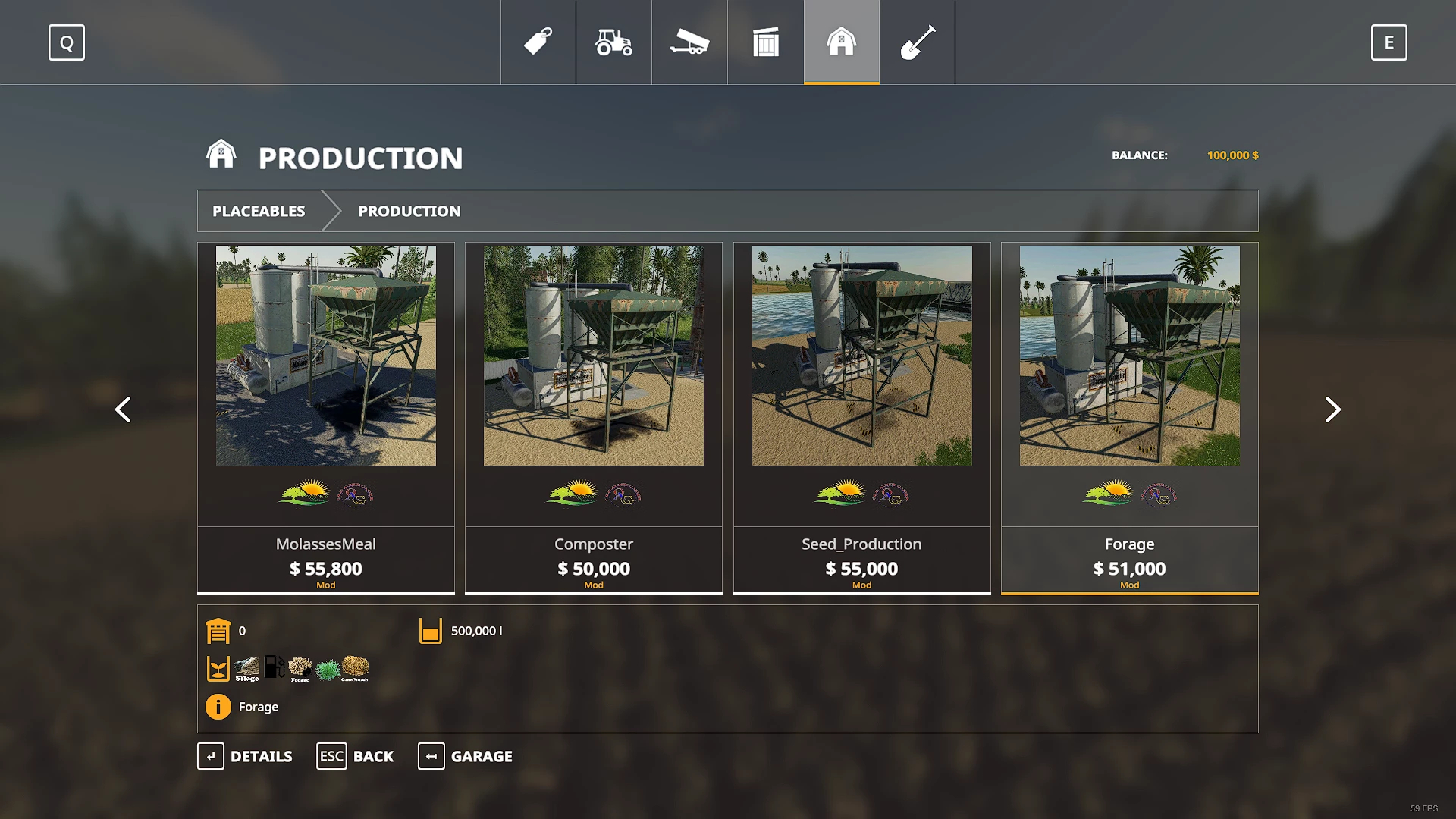Select the Seed_Production item card
Image resolution: width=1456 pixels, height=819 pixels.
coord(861,417)
